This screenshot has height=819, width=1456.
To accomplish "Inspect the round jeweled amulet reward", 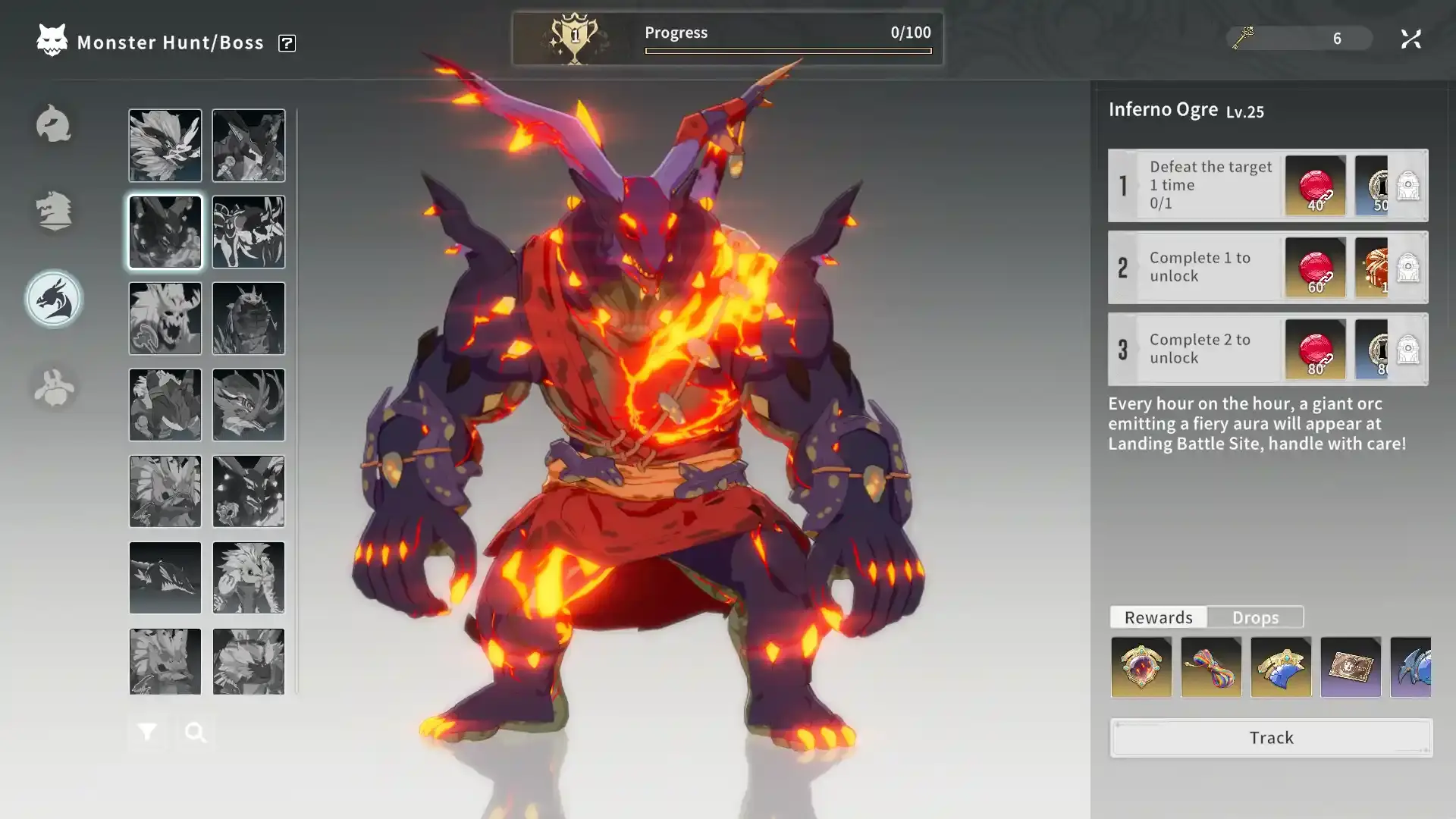I will (1141, 667).
